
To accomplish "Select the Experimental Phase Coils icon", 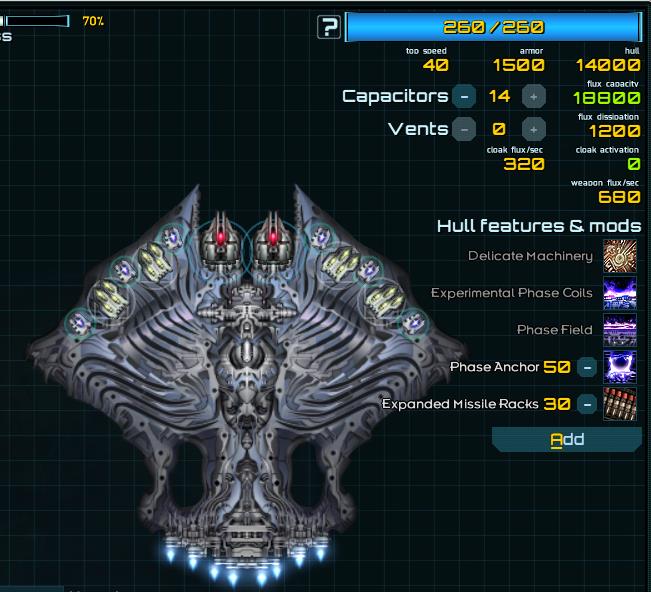I will coord(620,293).
